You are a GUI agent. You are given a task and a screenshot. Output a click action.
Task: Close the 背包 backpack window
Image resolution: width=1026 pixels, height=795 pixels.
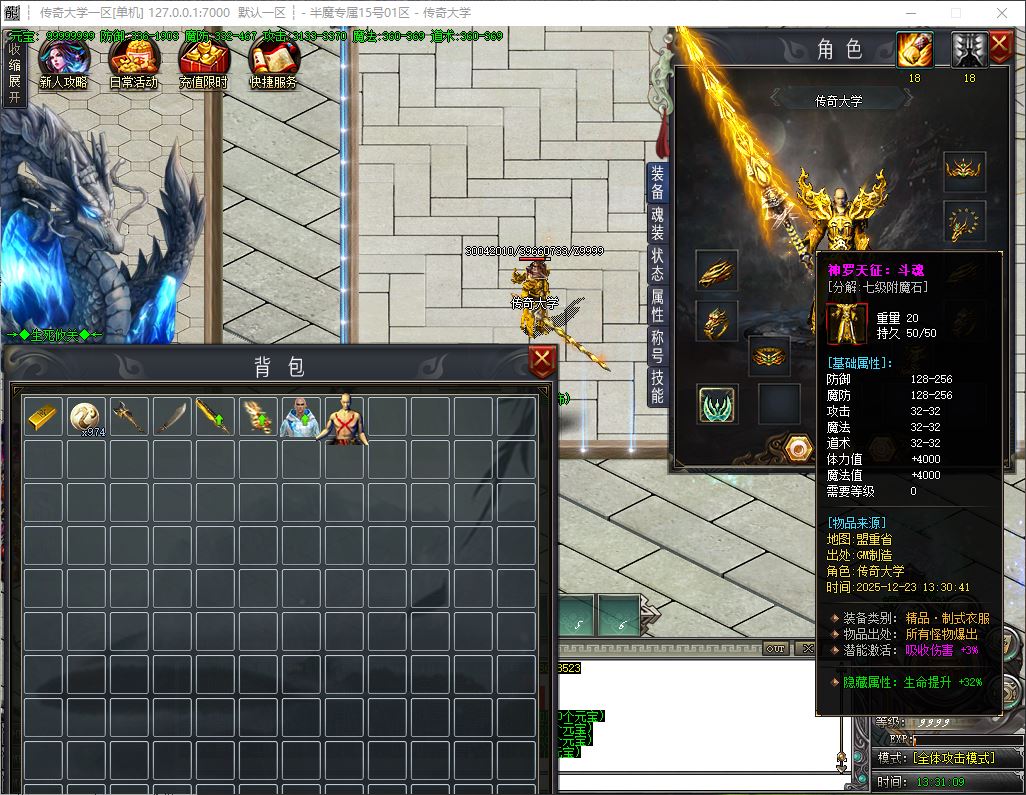[542, 362]
